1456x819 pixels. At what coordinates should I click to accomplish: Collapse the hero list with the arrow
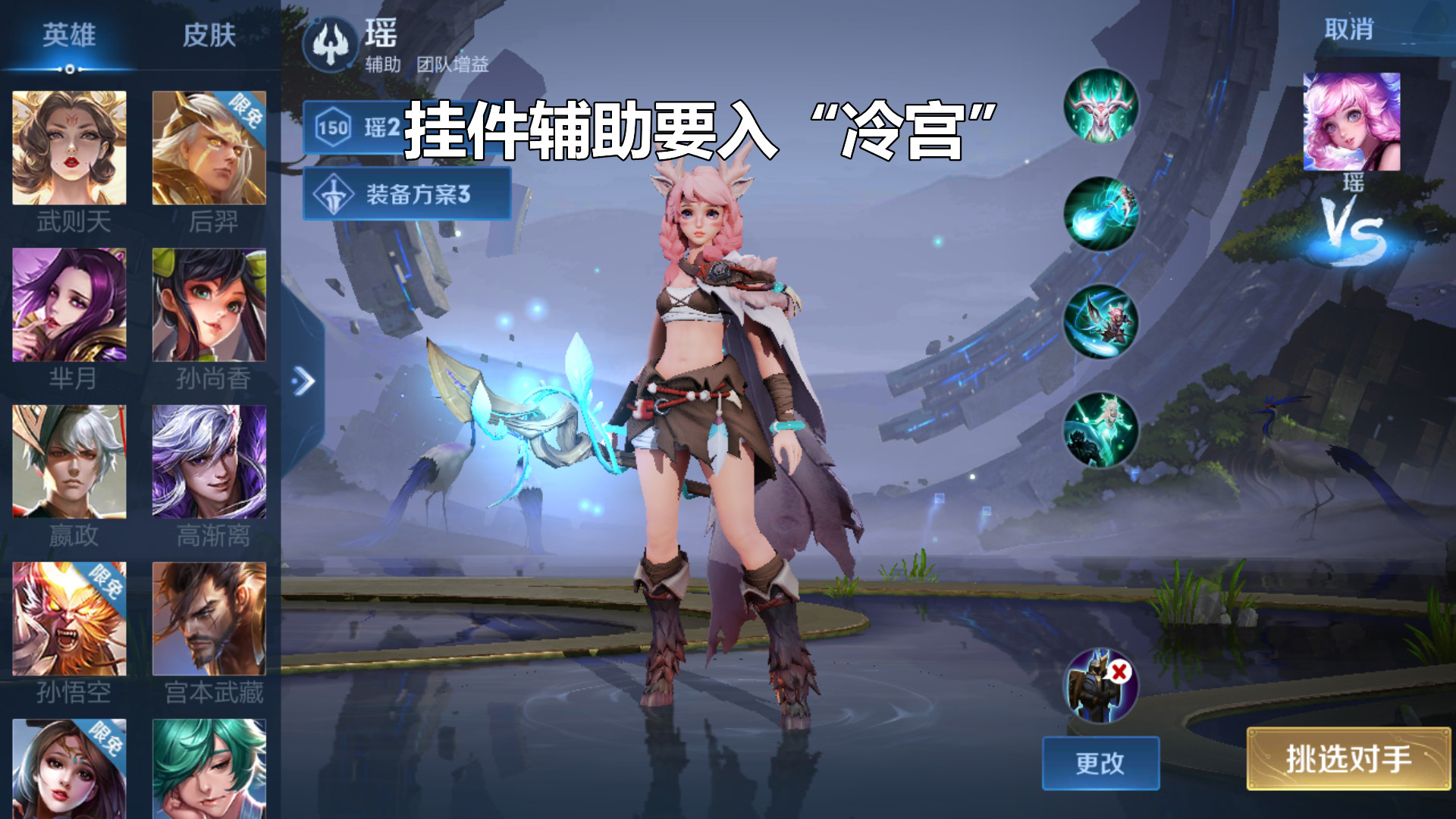click(x=303, y=381)
